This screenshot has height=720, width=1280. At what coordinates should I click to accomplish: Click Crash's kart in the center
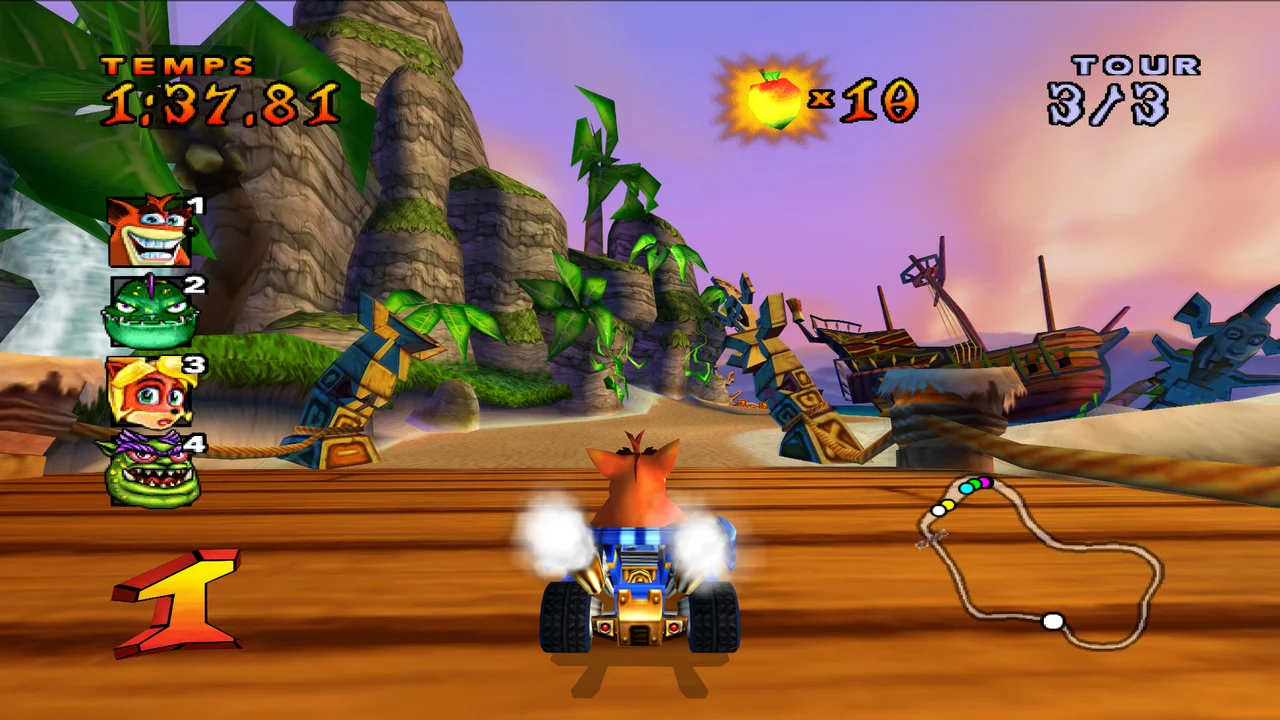640,590
